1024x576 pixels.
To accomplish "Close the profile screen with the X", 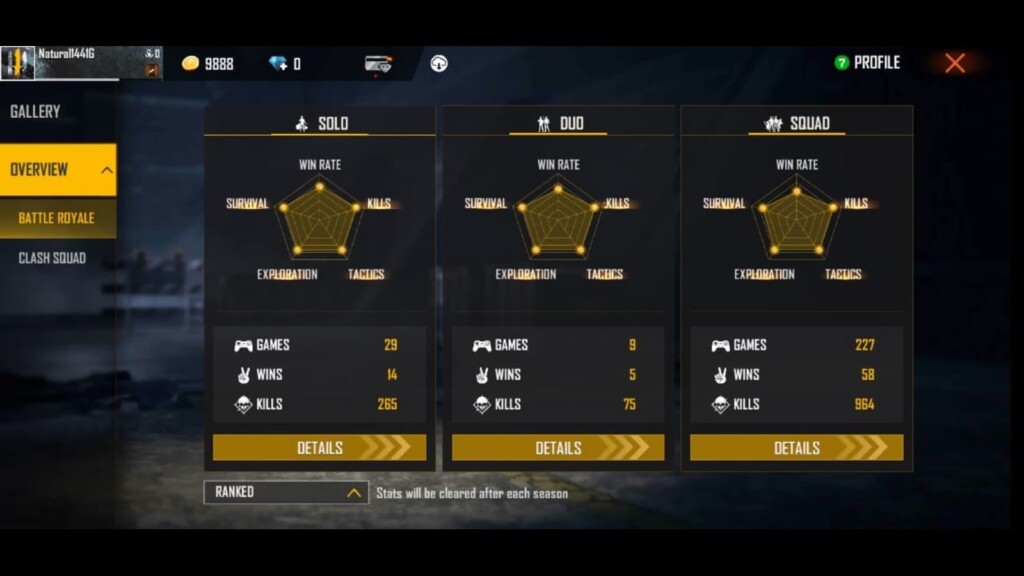I will (955, 63).
